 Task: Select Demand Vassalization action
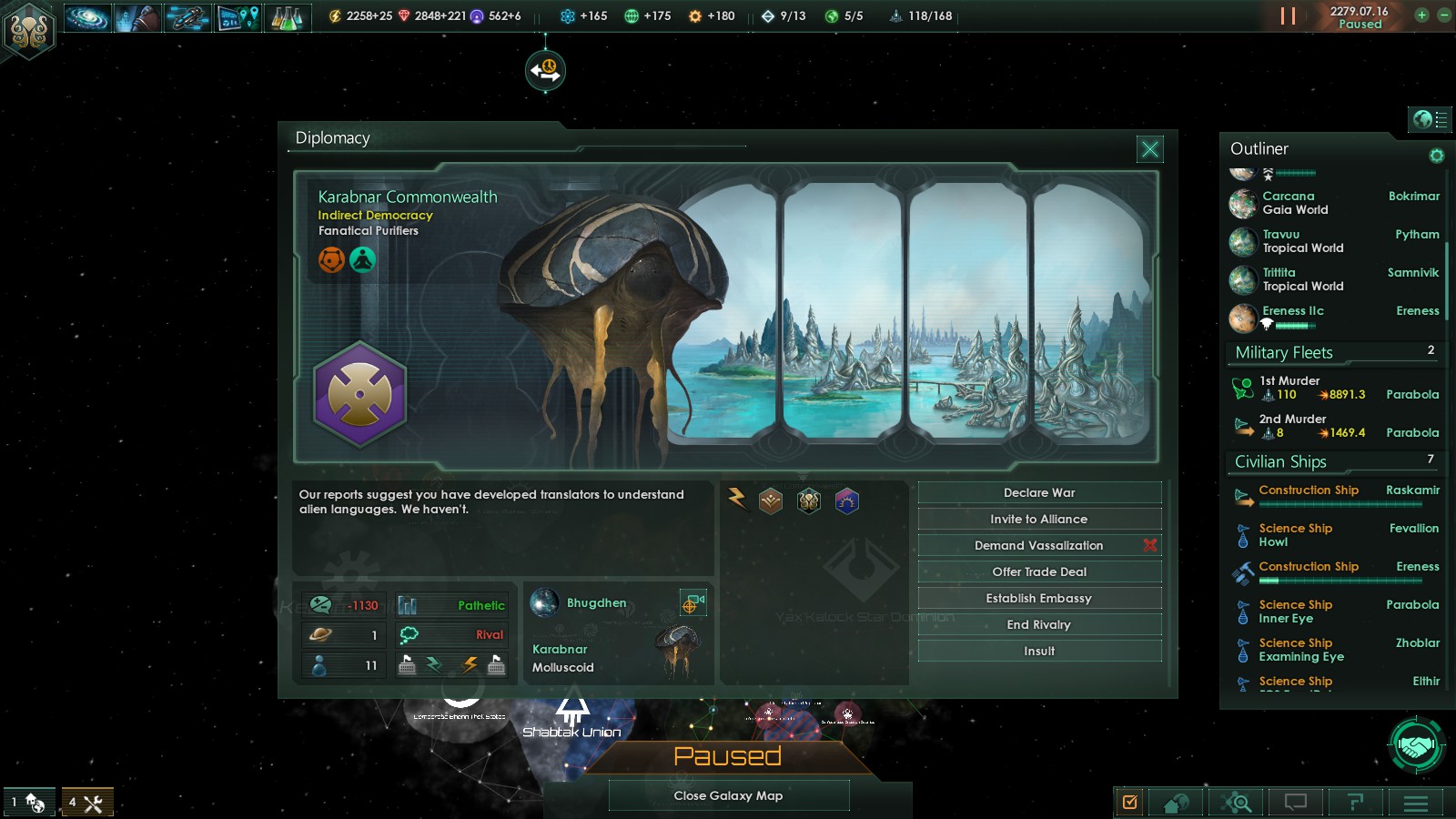tap(1039, 545)
